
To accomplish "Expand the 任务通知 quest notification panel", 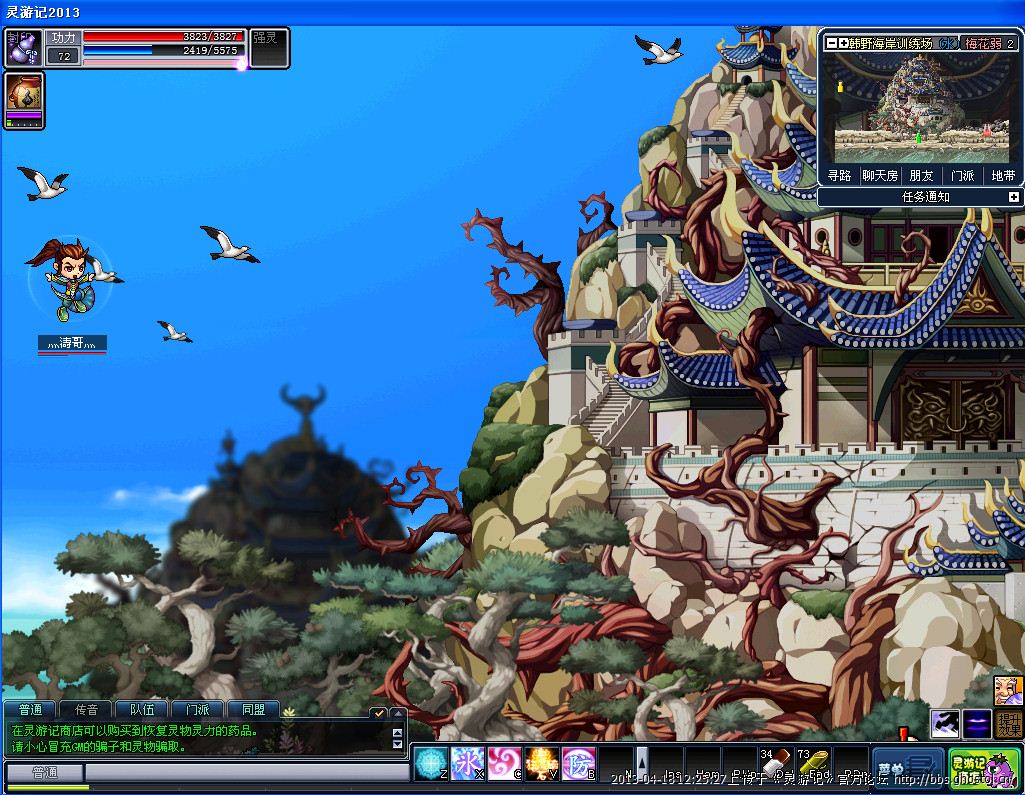I will [1013, 197].
